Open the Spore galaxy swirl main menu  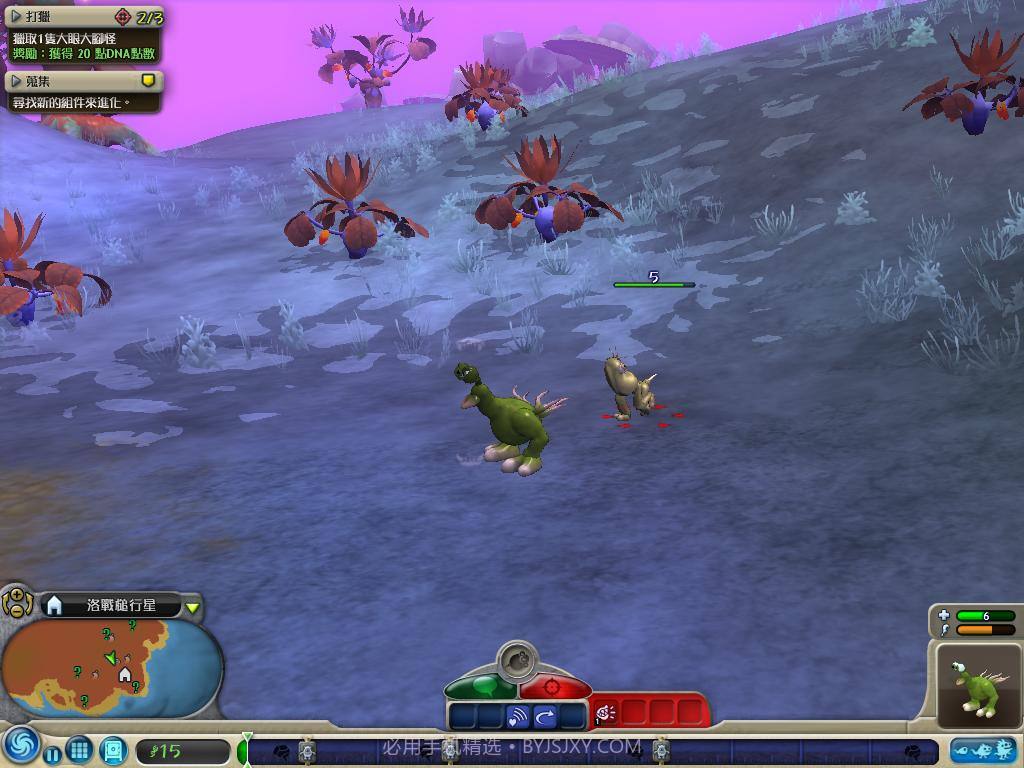pyautogui.click(x=20, y=746)
